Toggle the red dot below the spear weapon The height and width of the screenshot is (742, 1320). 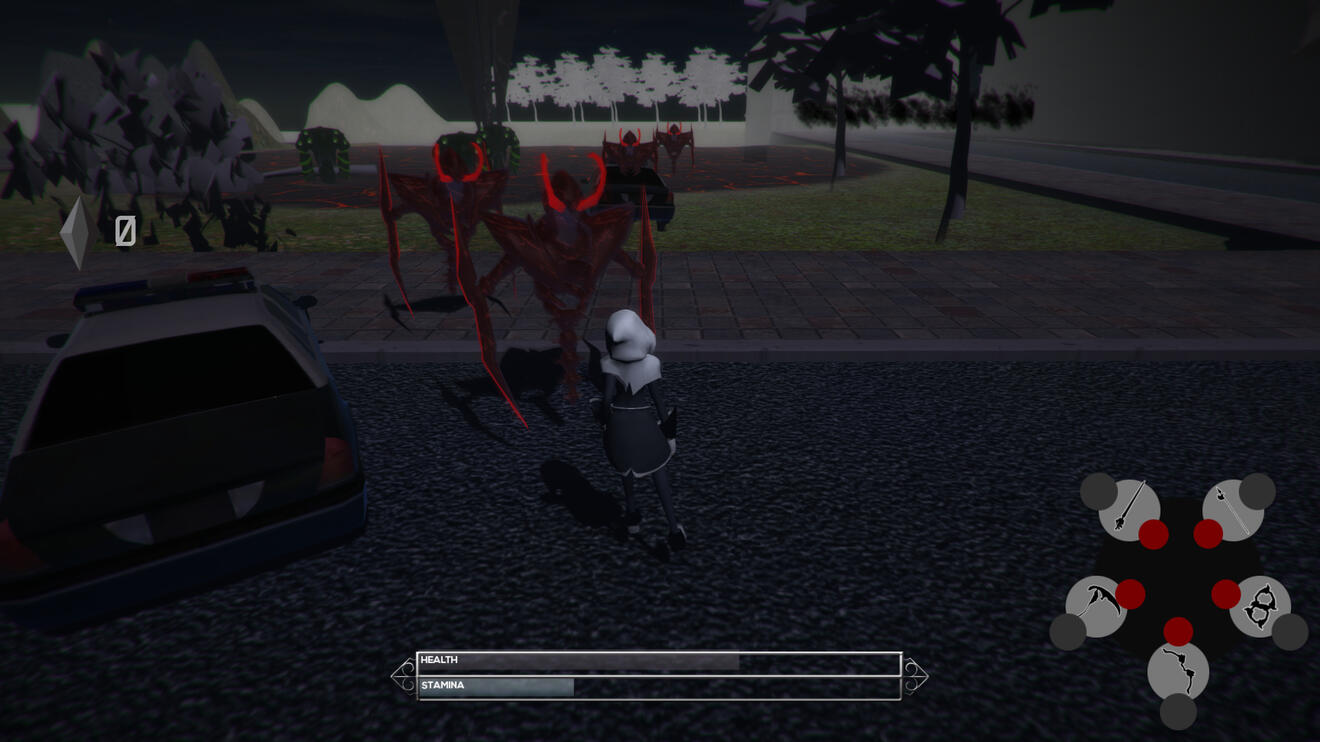point(1153,534)
